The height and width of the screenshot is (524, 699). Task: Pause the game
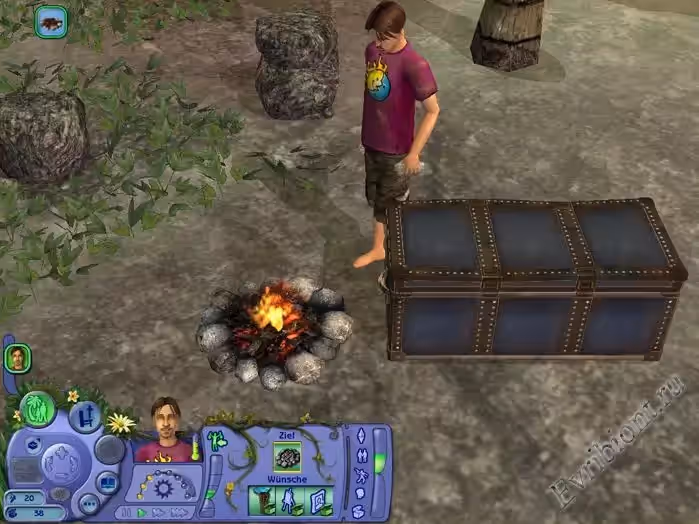click(126, 511)
